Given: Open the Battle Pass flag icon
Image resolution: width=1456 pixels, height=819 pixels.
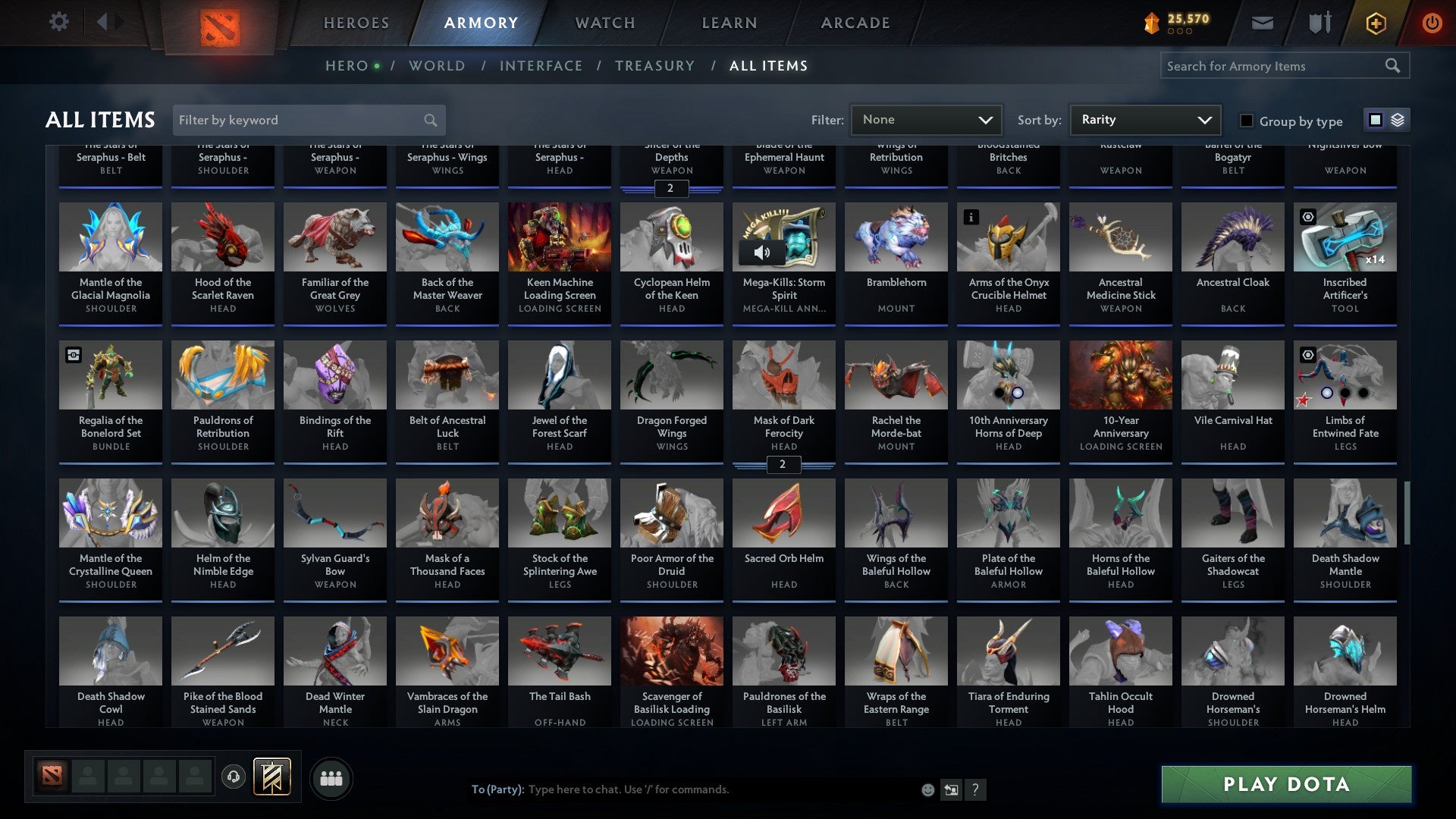Looking at the screenshot, I should (271, 777).
